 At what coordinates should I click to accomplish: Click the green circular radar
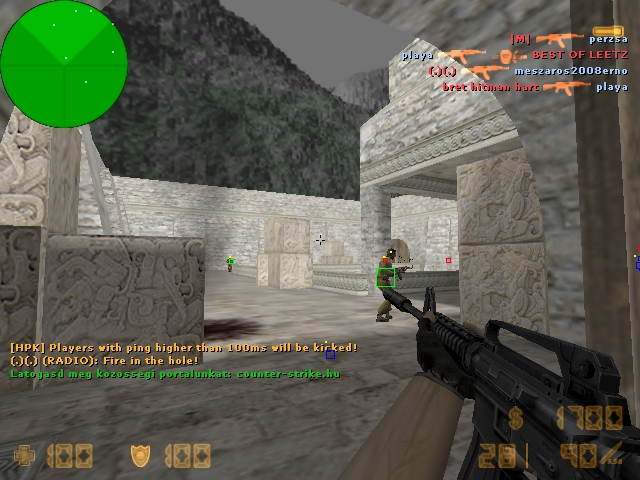pyautogui.click(x=64, y=63)
